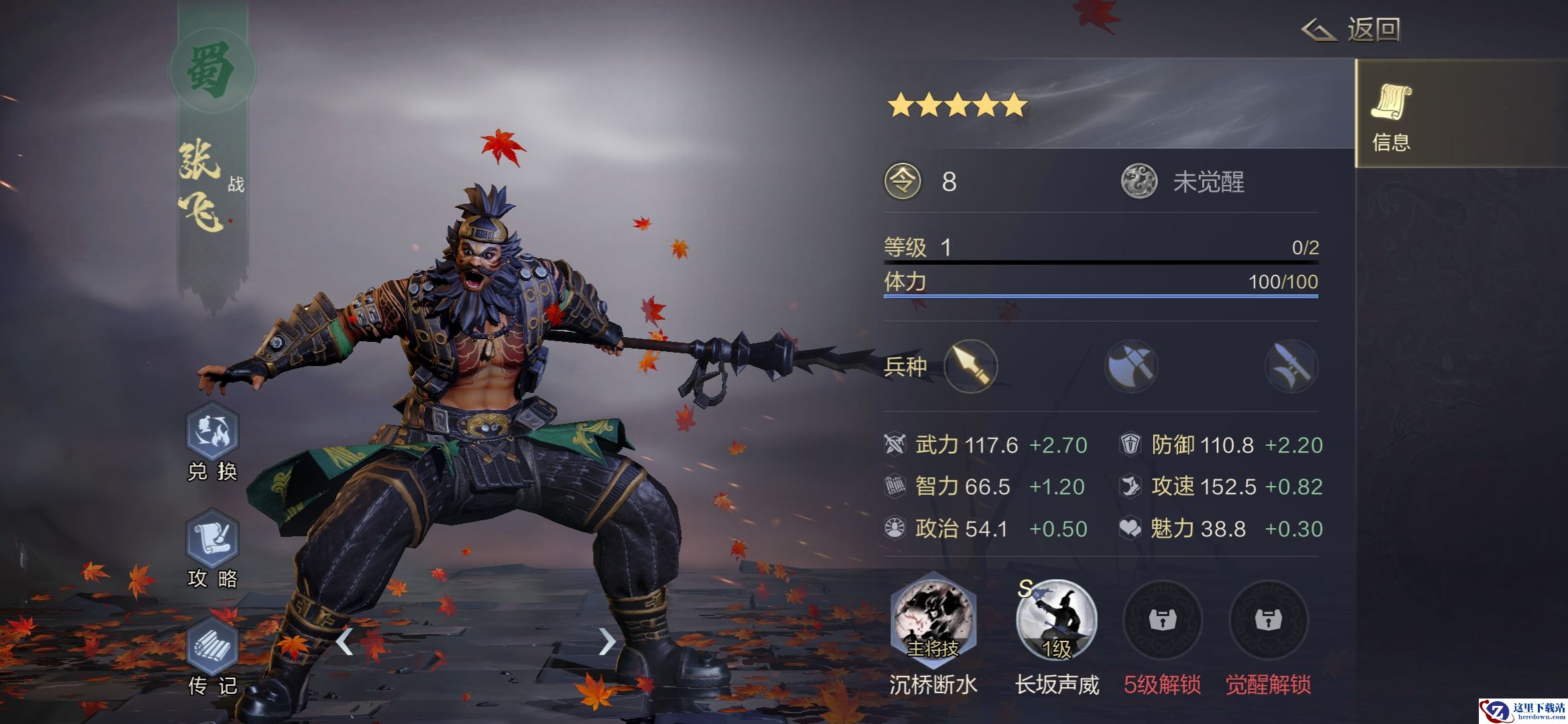This screenshot has height=724, width=1568.
Task: Tap the locked 觉醒解锁 skill slot
Action: tap(1268, 620)
